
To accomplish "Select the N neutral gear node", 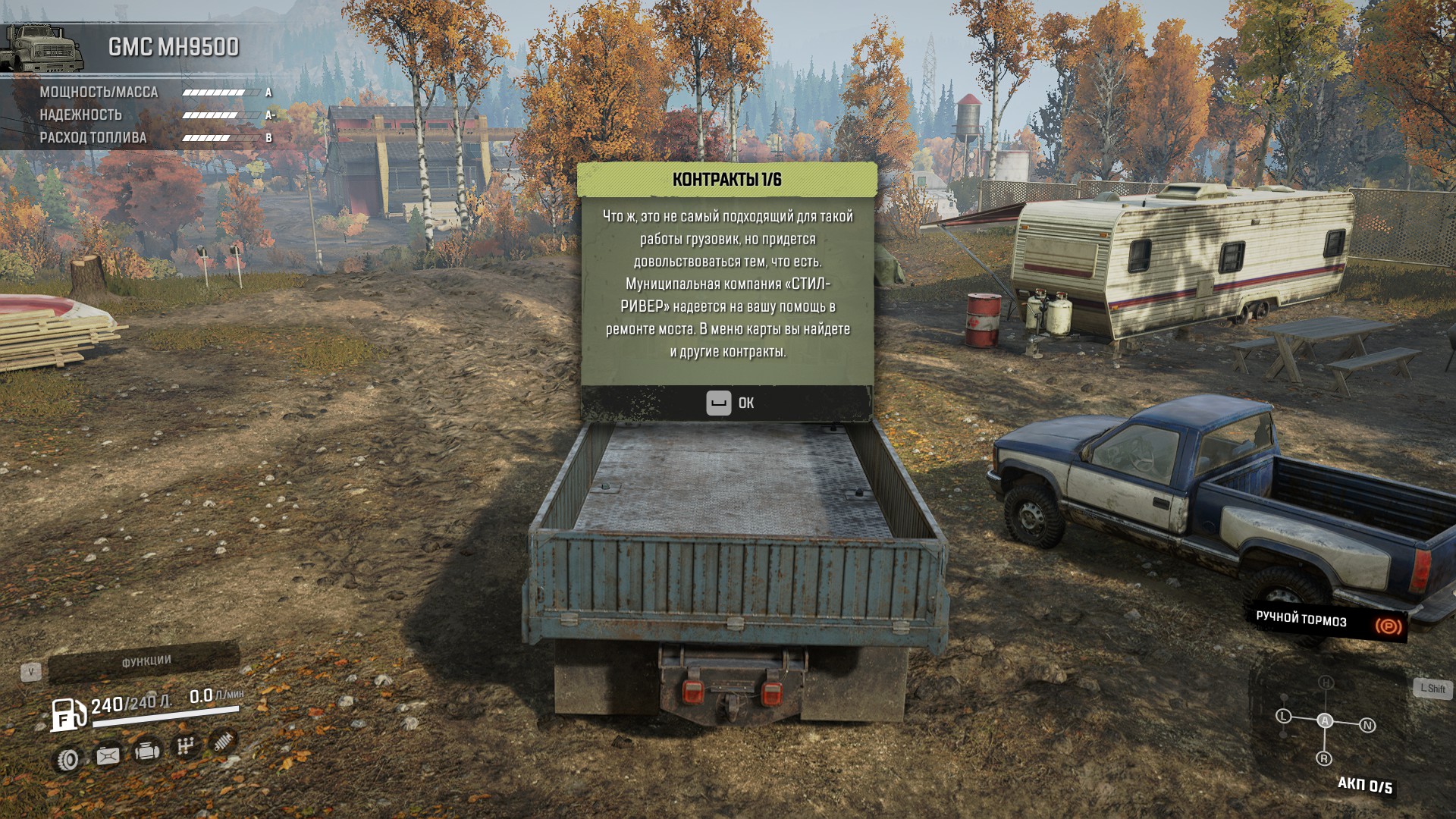I will point(1367,726).
